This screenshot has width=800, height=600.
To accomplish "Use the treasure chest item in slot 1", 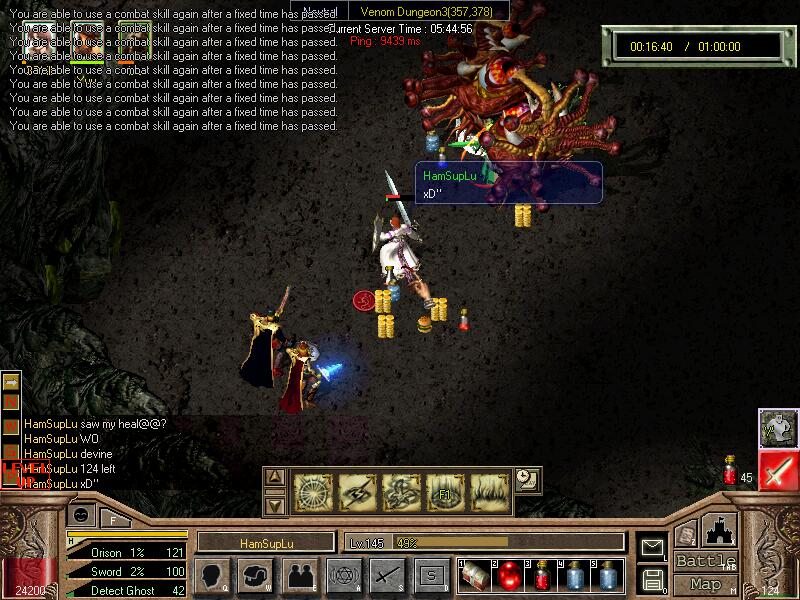I will tap(476, 576).
